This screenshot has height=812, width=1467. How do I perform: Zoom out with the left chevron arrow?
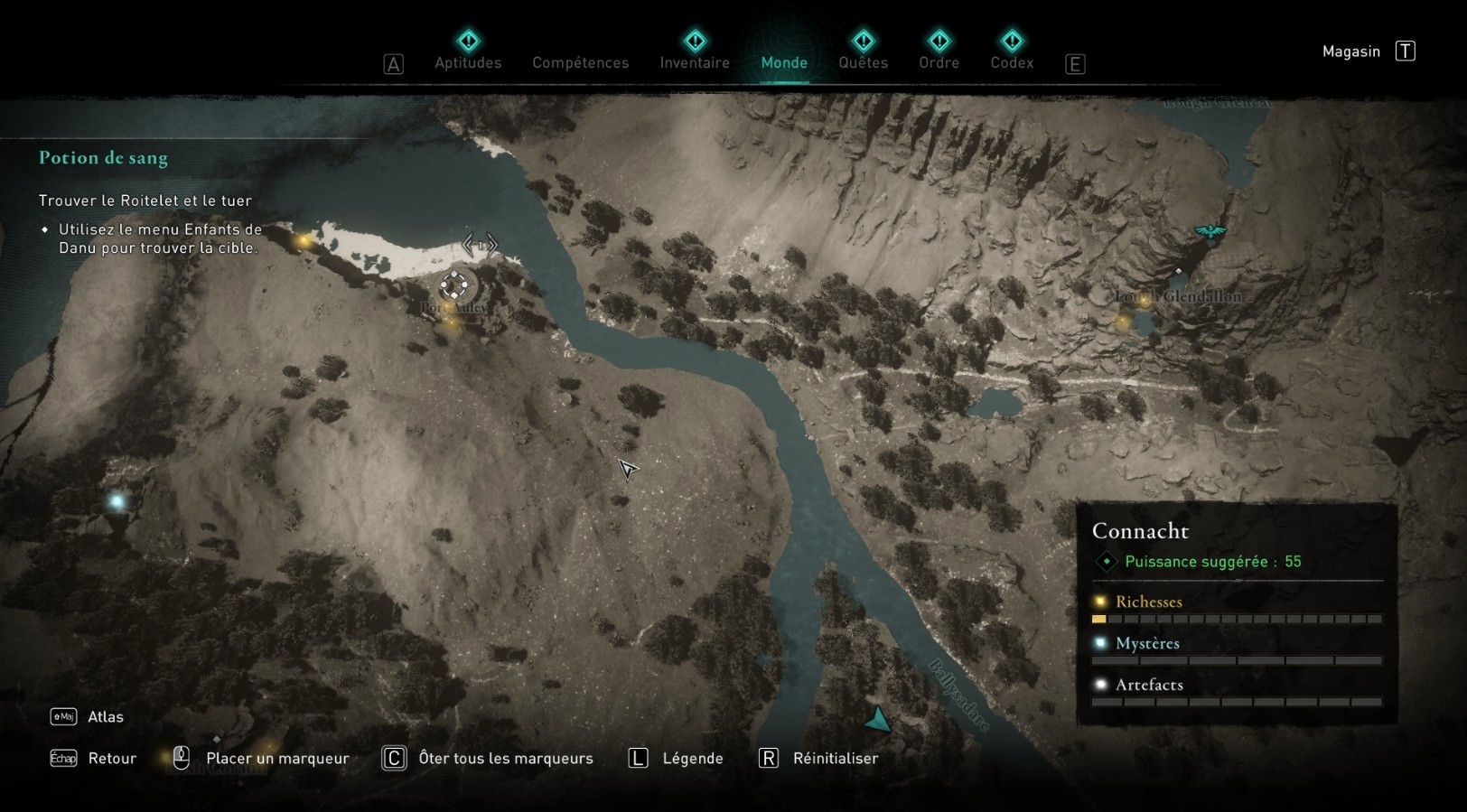point(468,243)
